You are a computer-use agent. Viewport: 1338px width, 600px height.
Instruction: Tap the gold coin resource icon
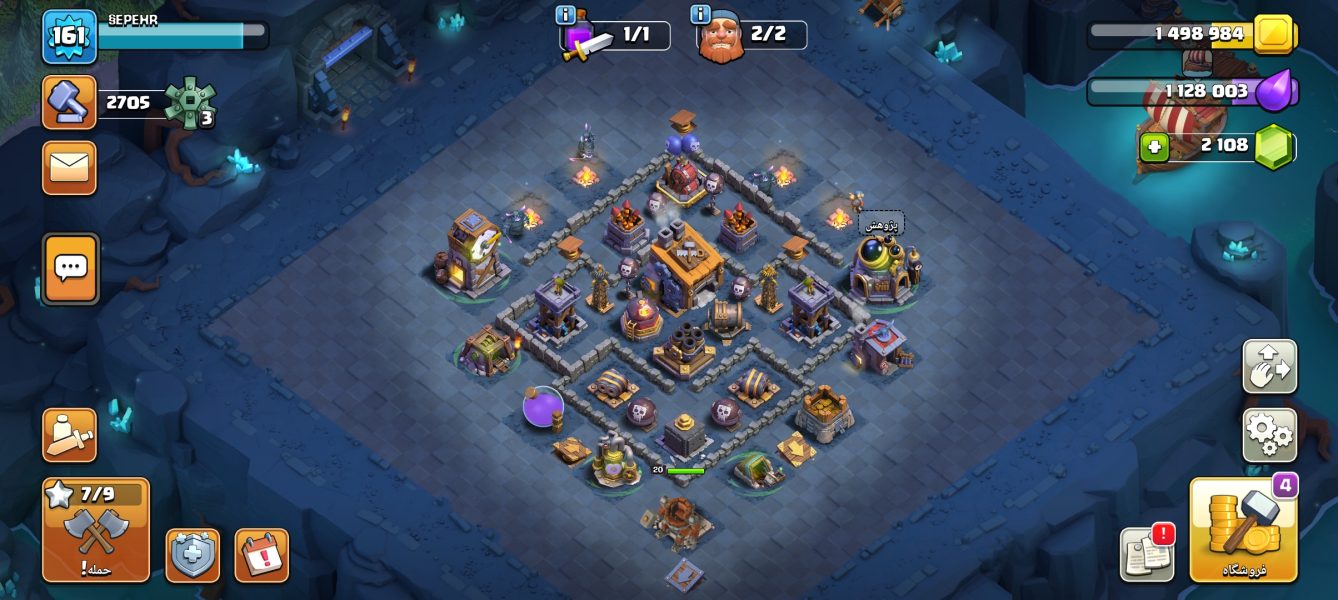1274,34
